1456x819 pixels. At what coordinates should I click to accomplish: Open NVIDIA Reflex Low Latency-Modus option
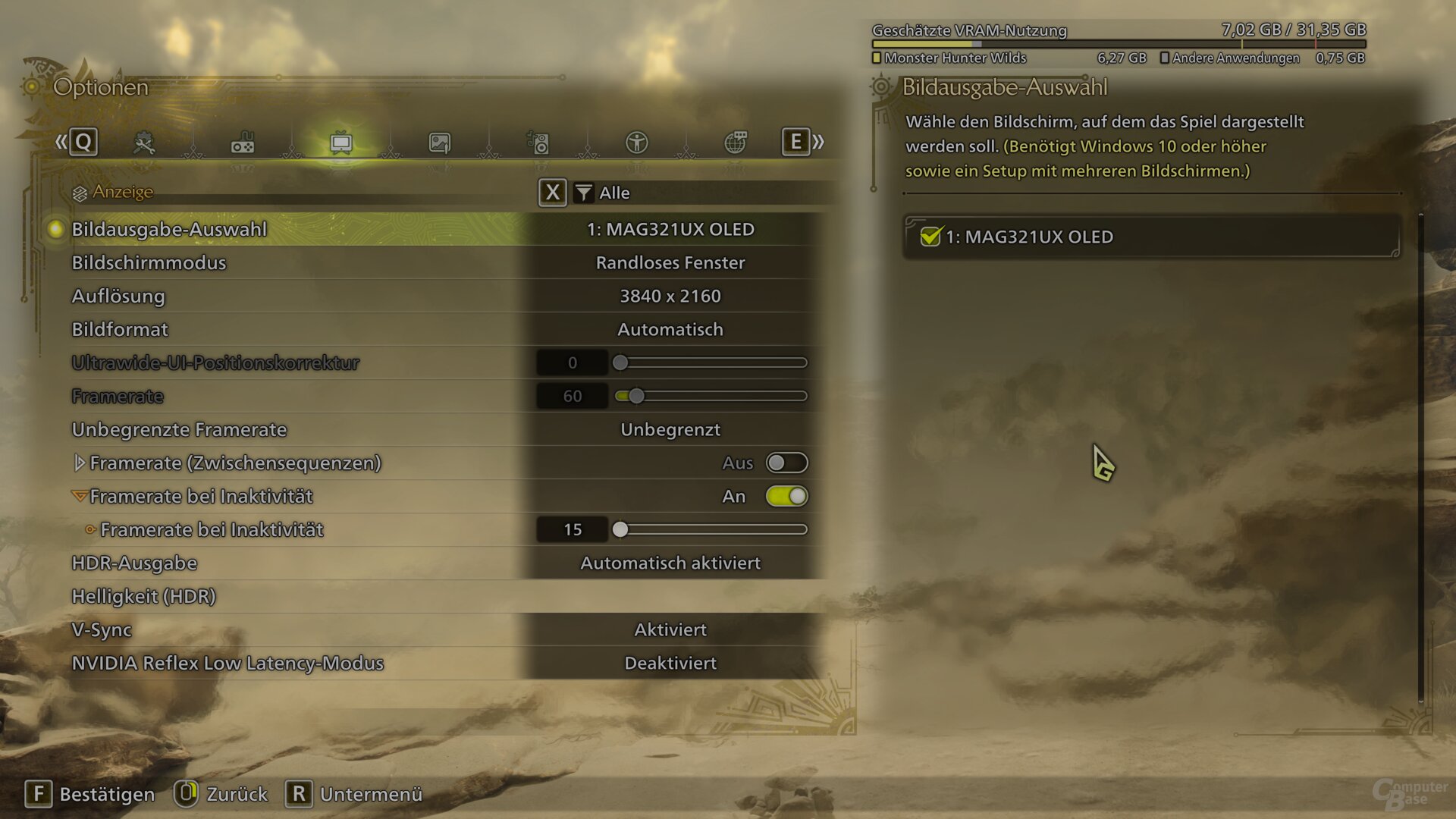(670, 664)
